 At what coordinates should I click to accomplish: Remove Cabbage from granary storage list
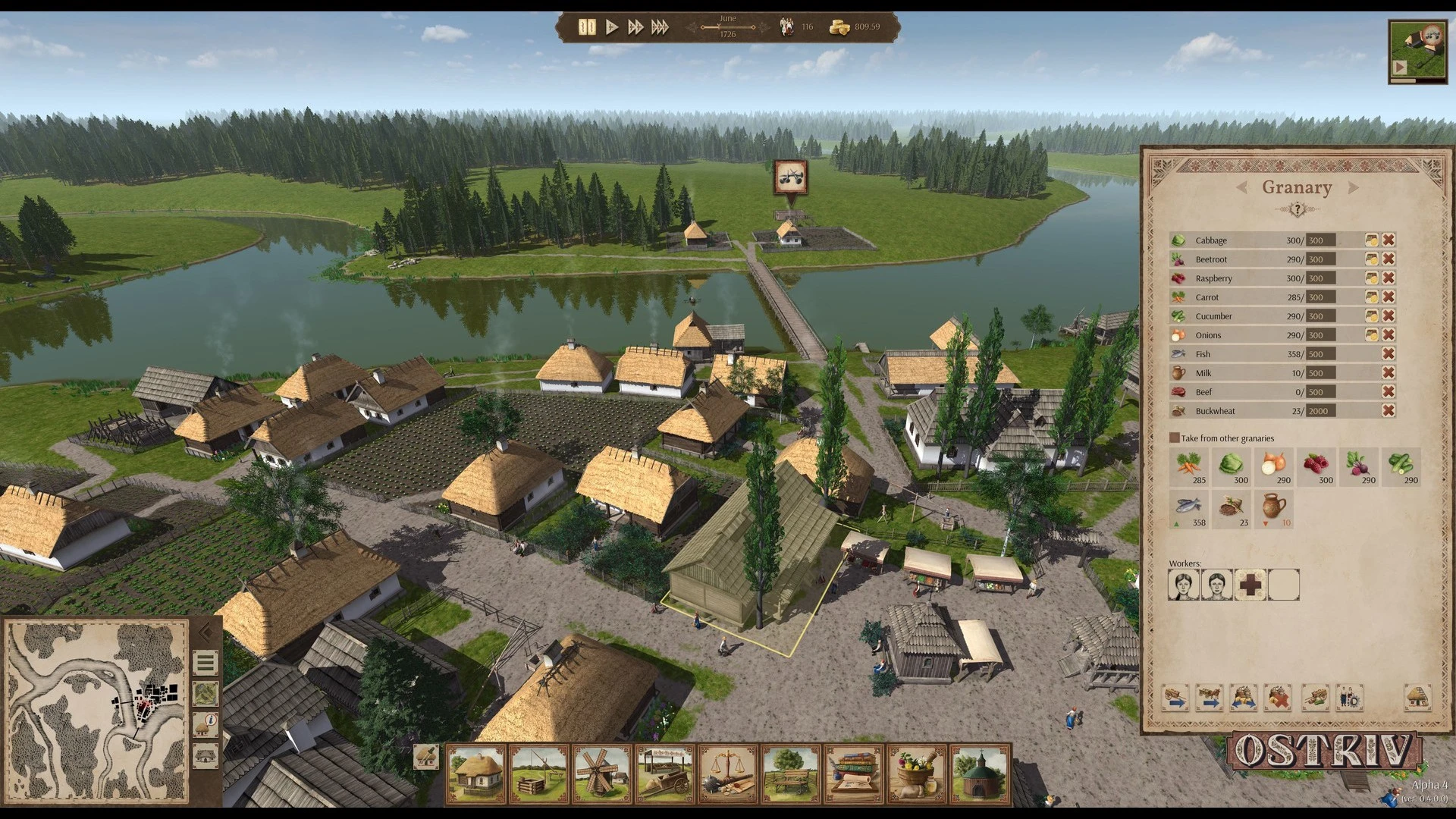(x=1389, y=240)
